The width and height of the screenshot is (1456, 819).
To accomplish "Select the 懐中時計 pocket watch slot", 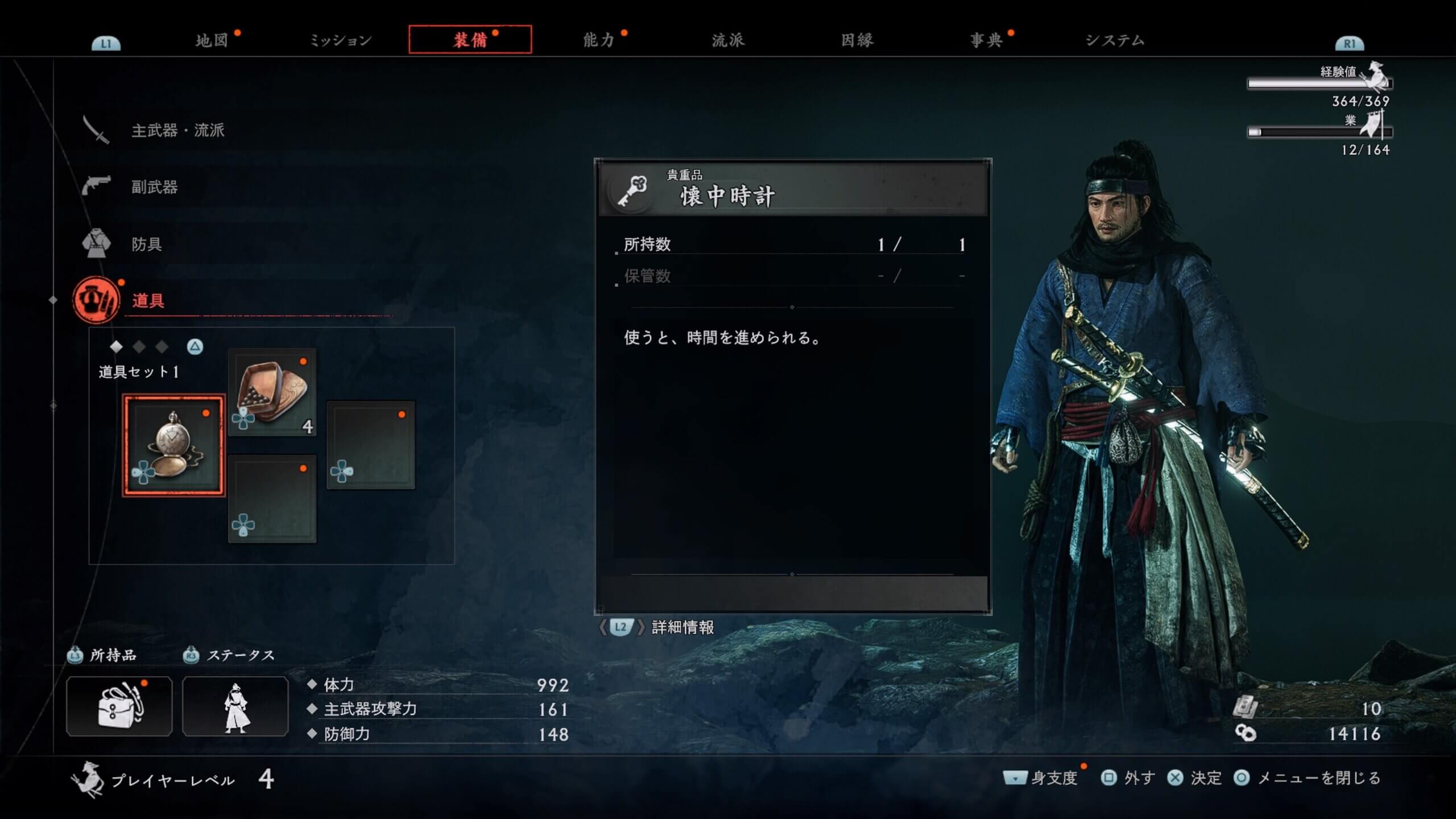I will [x=173, y=445].
